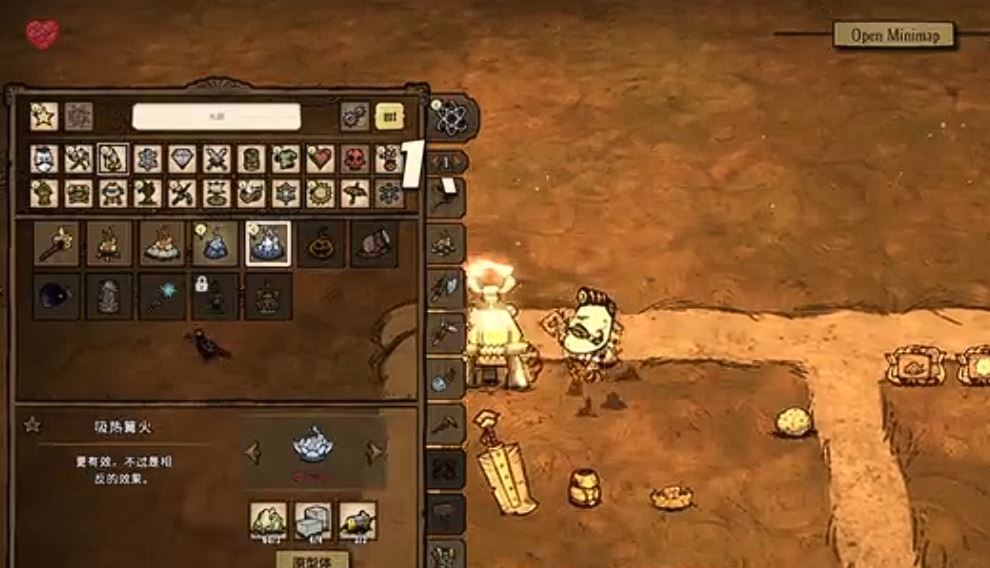Open the minimap

[x=893, y=35]
